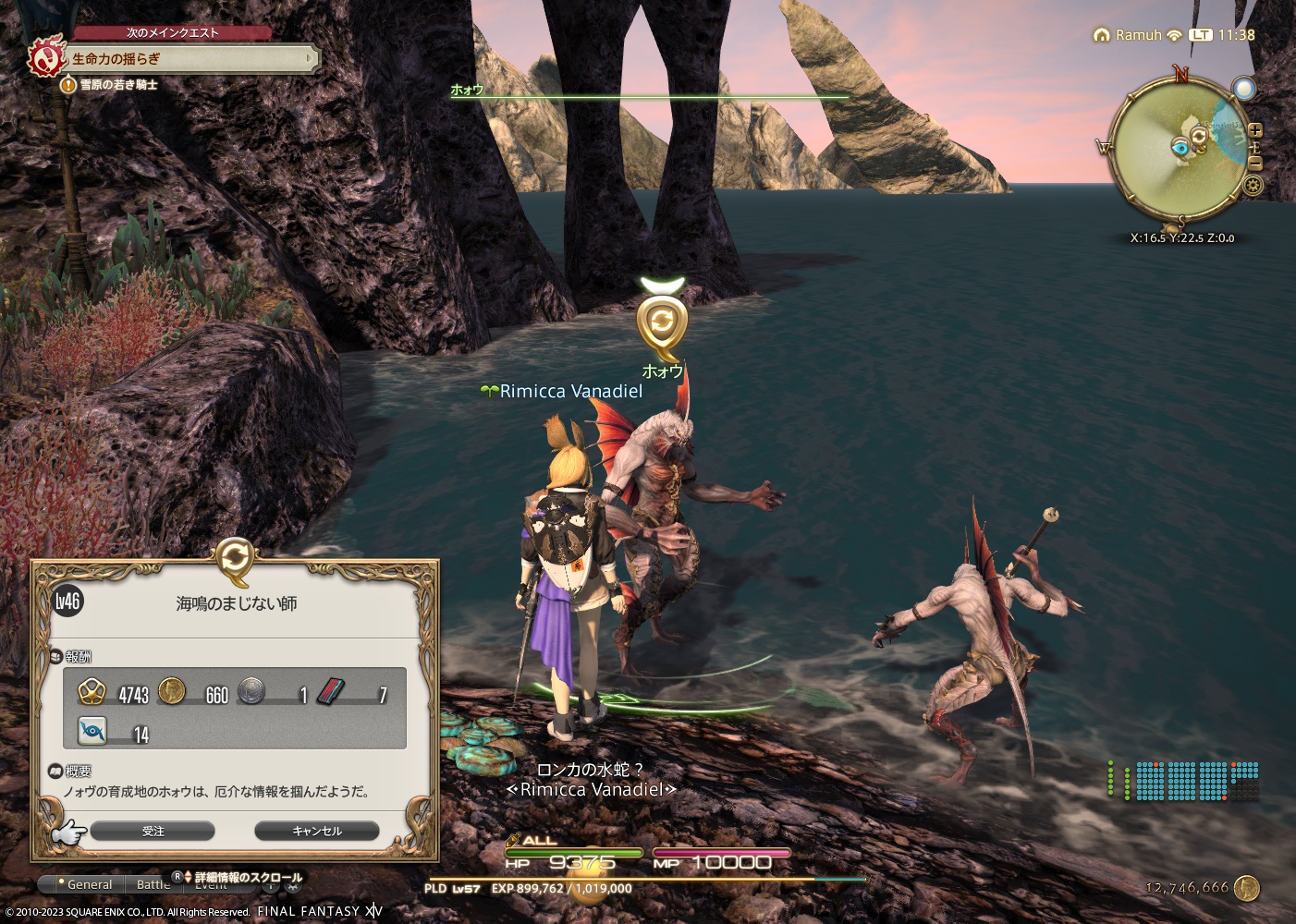
Task: Toggle the LT controller indicator
Action: (1202, 34)
